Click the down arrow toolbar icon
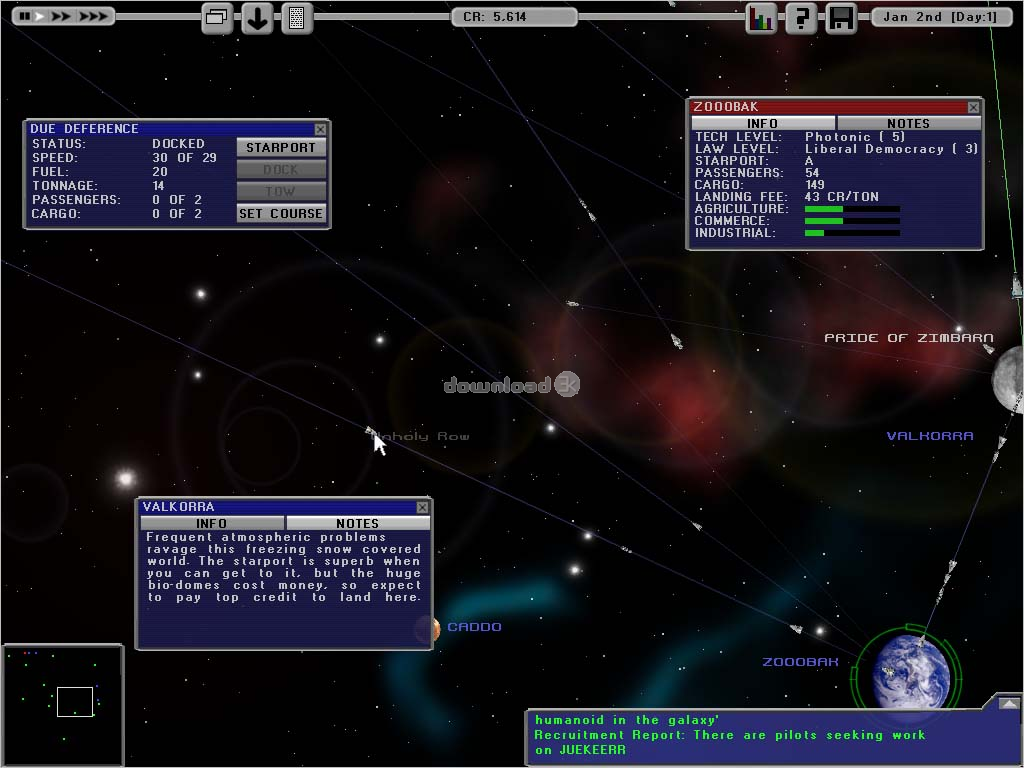Screen dimensions: 1024x768 (257, 18)
